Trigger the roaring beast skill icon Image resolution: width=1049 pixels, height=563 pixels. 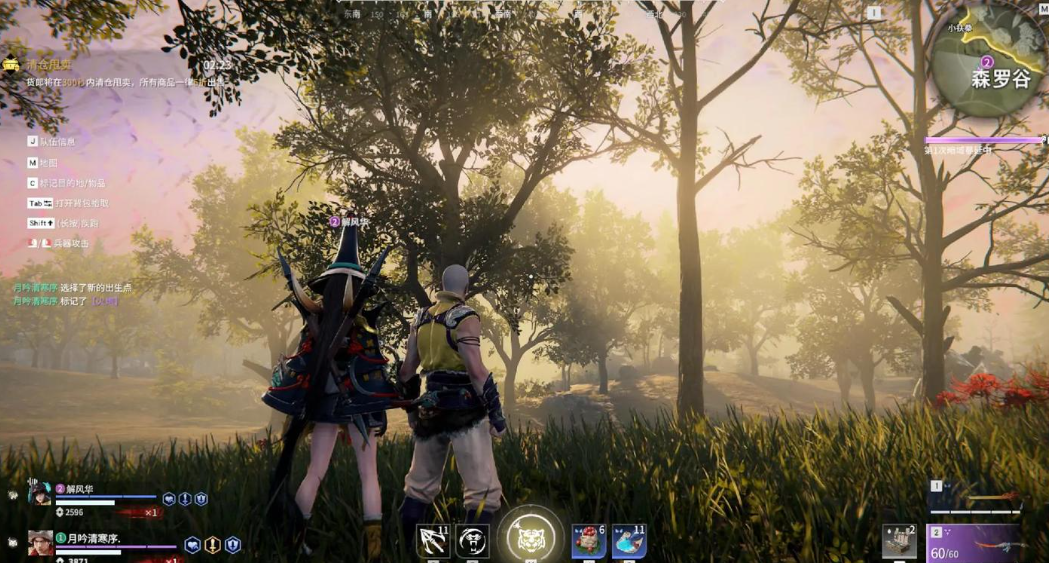click(472, 541)
